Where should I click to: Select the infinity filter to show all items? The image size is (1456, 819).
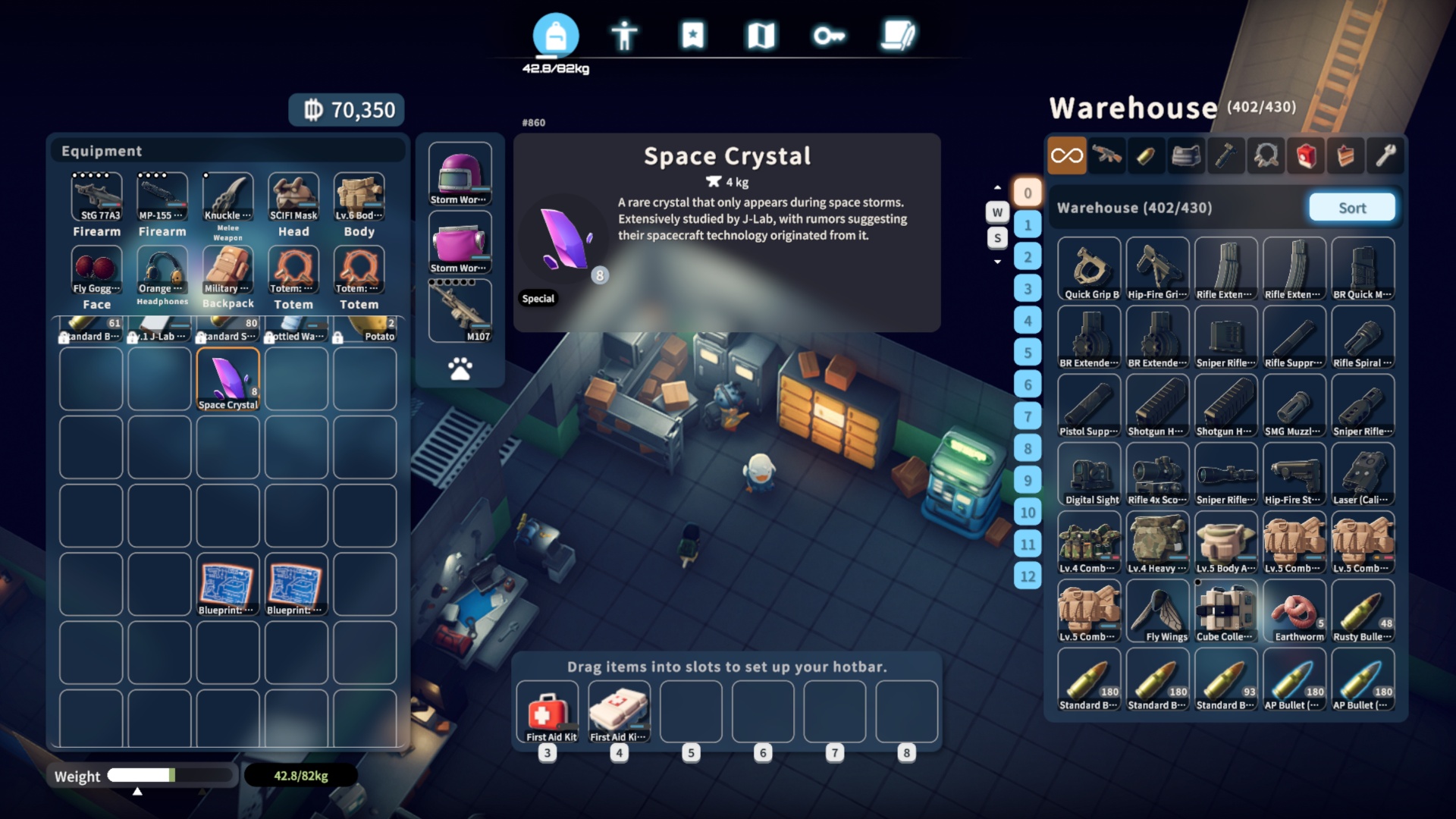(x=1068, y=155)
